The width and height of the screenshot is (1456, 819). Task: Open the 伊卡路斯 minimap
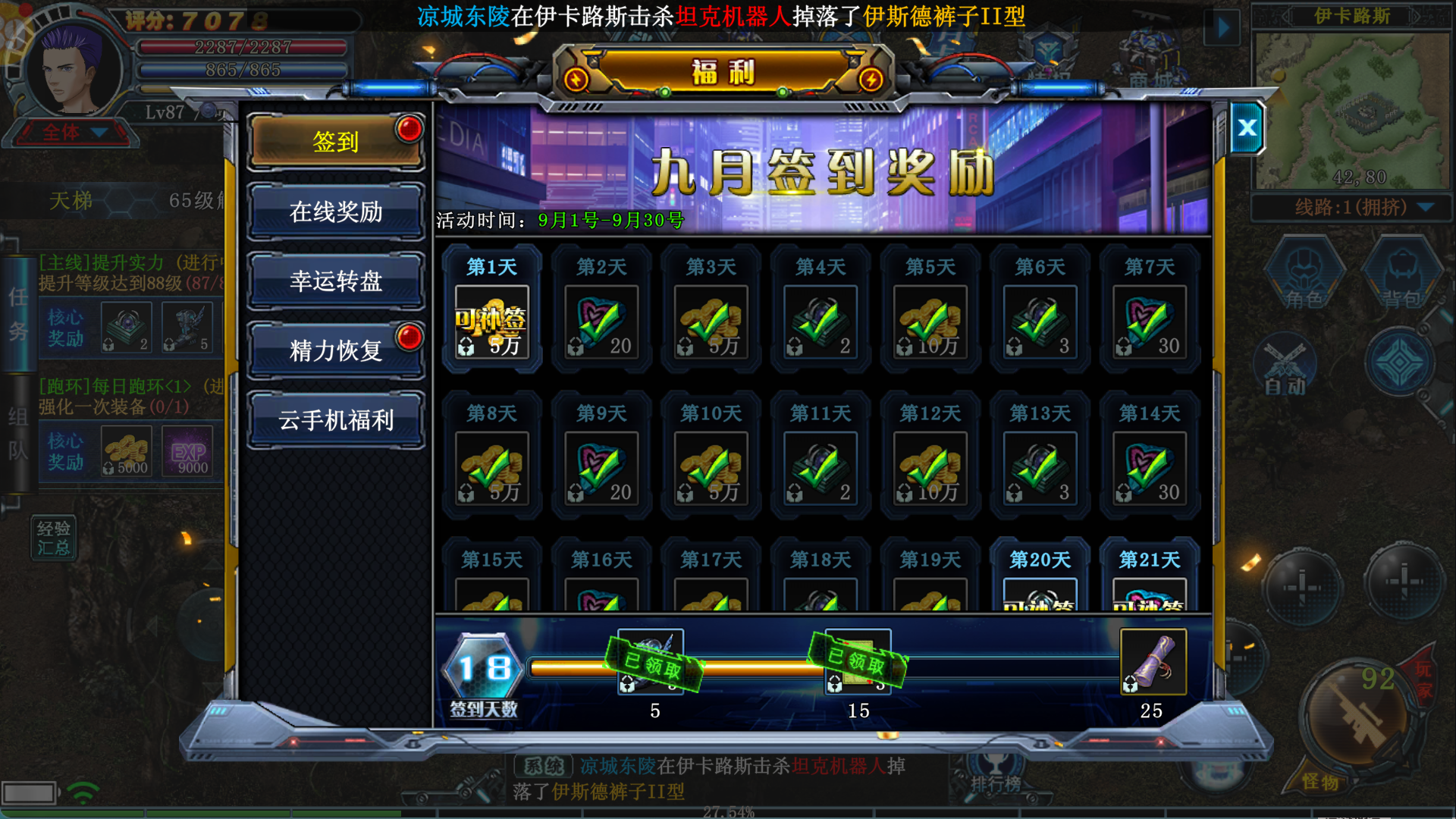pos(1351,110)
